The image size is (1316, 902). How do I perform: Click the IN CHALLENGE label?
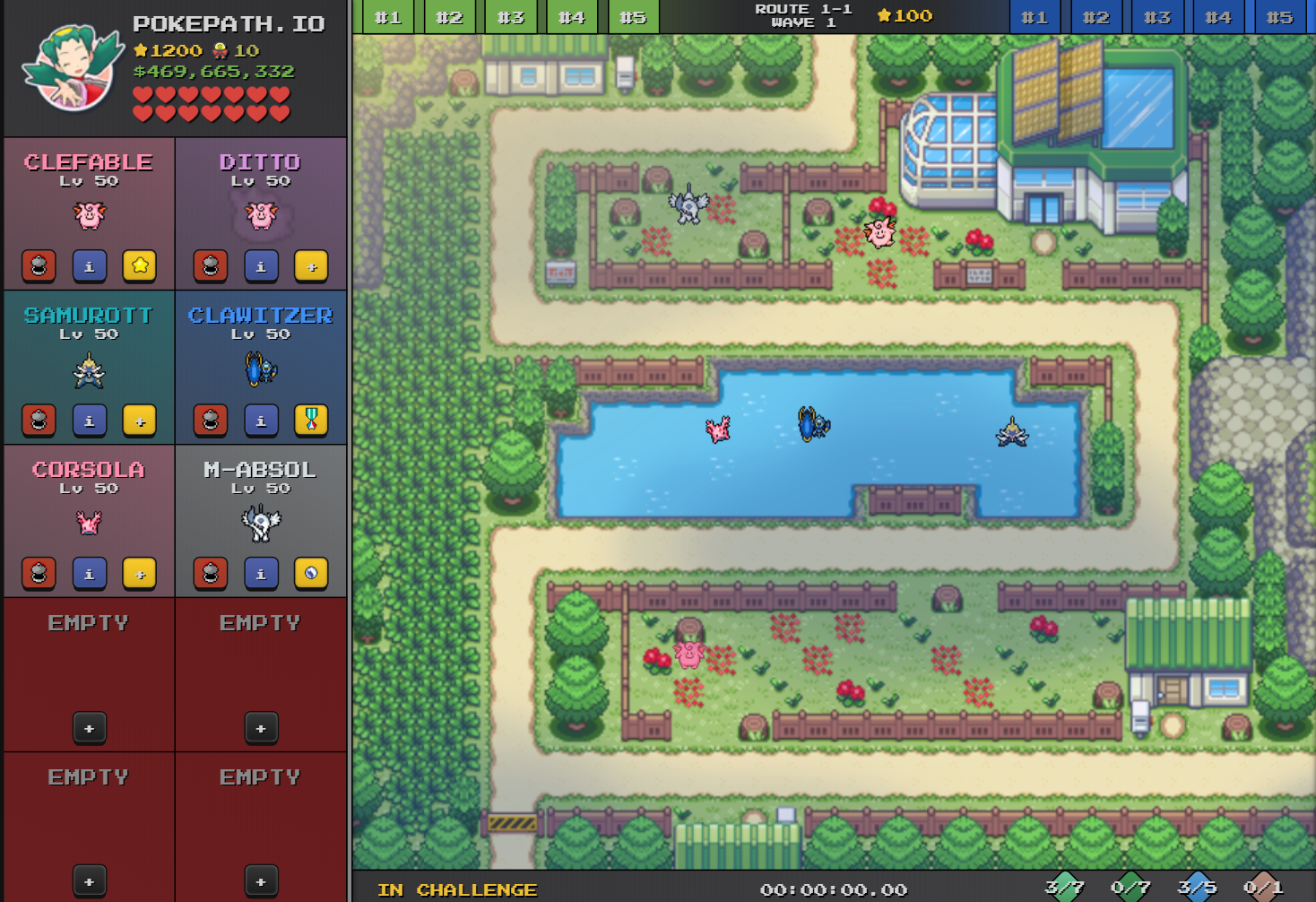(x=456, y=889)
